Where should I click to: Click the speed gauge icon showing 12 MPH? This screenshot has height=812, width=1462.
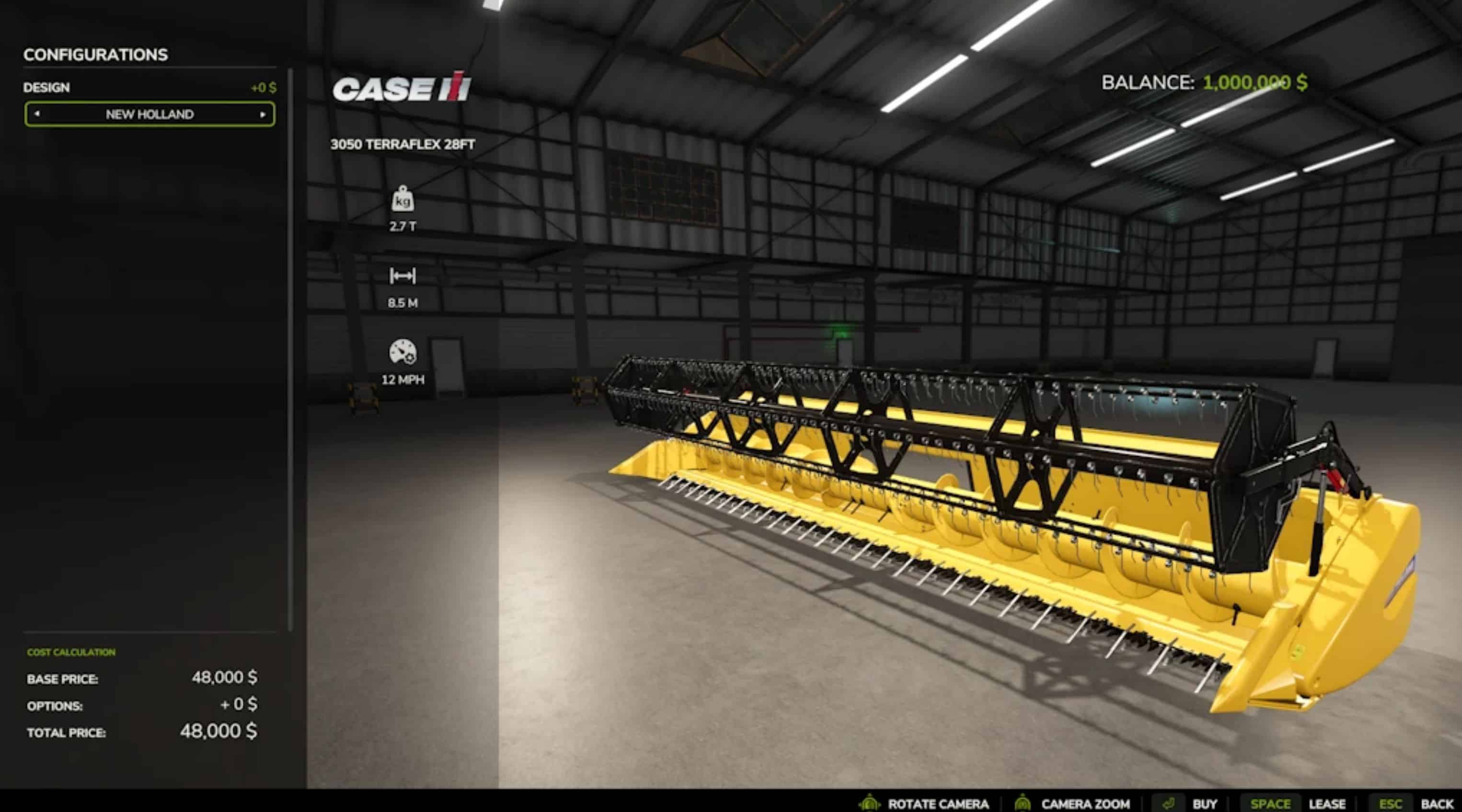point(403,357)
